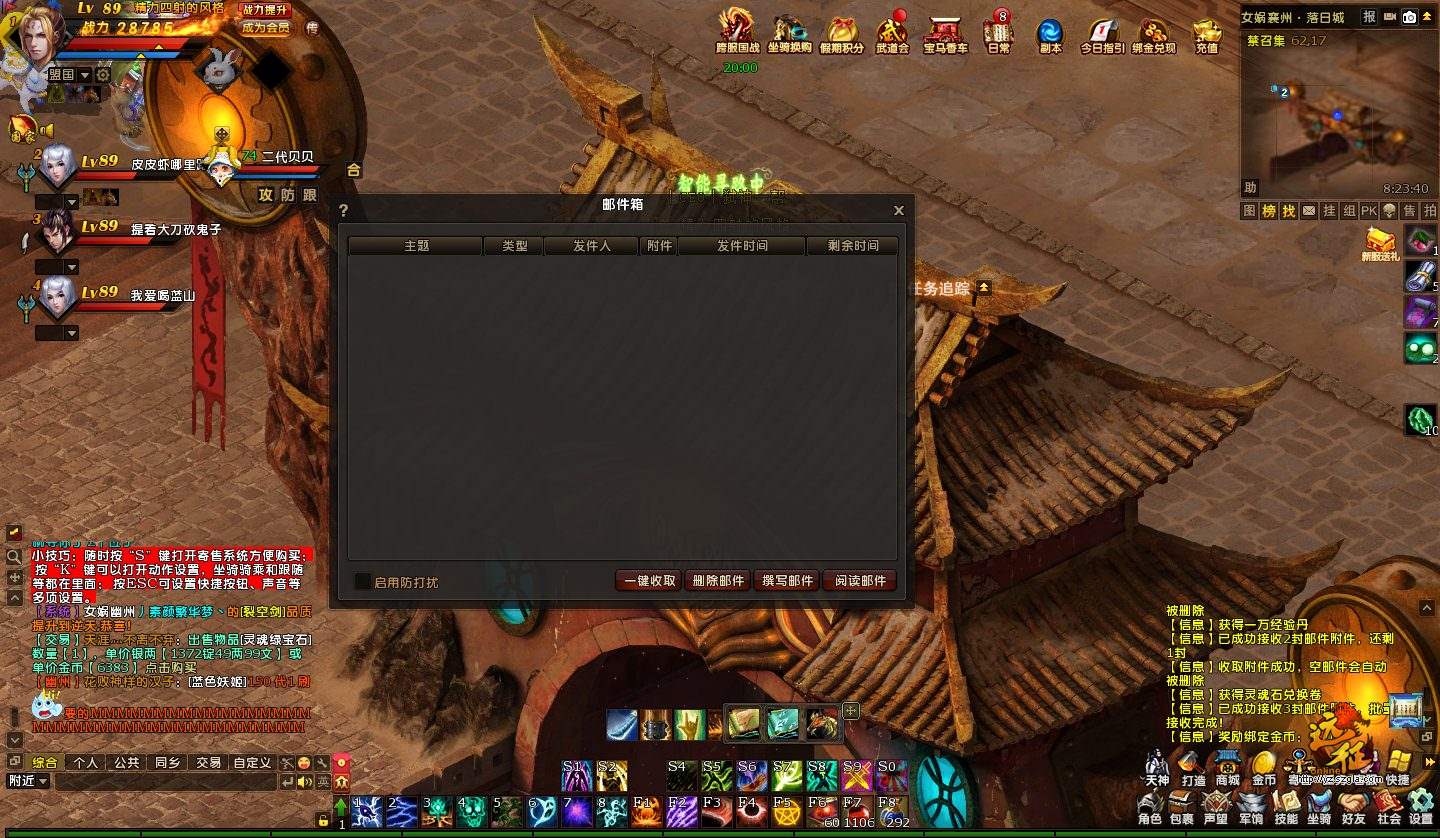1440x838 pixels.
Task: Open the 附近 chat channel dropdown
Action: (x=28, y=781)
